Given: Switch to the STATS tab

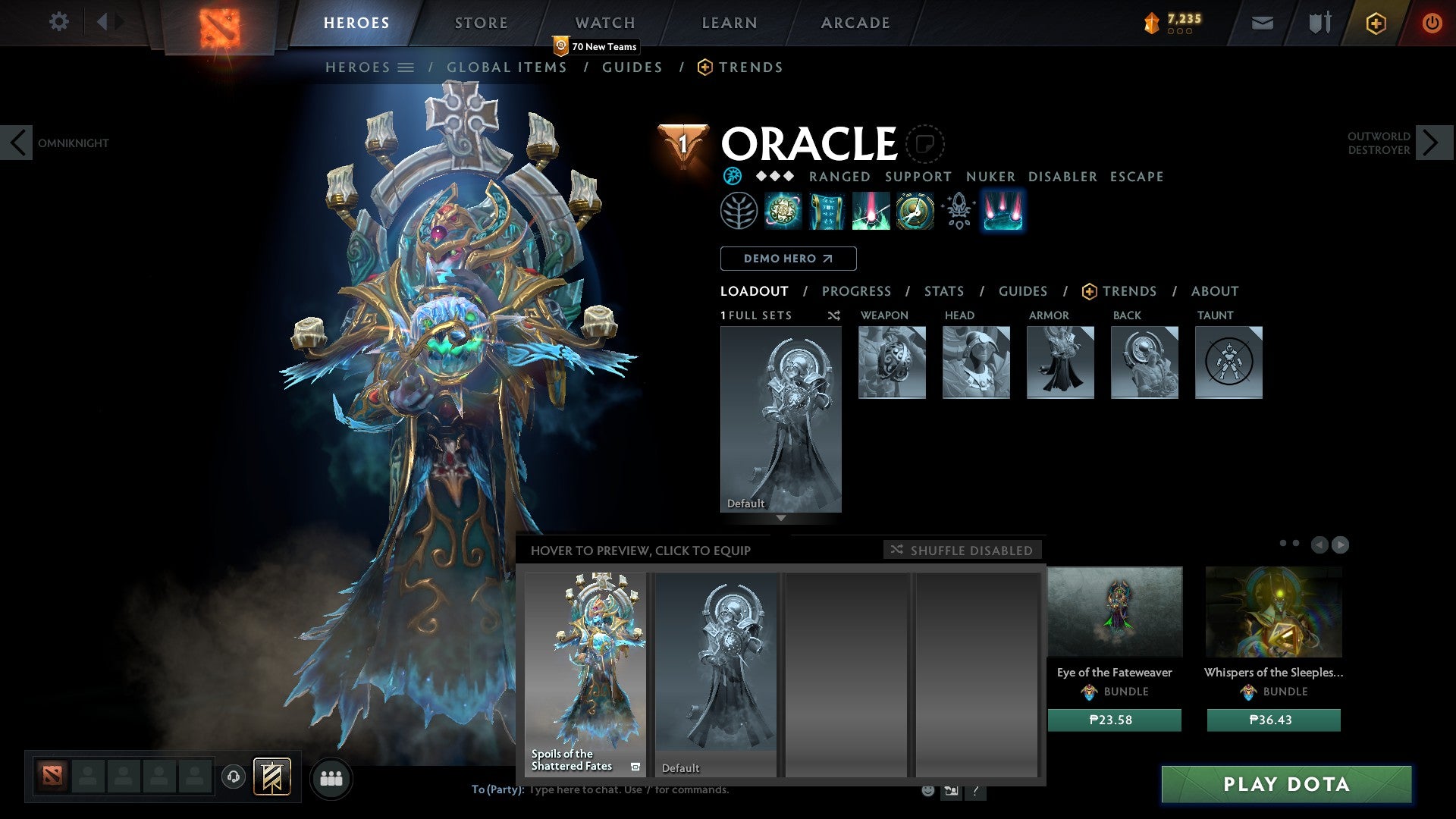Looking at the screenshot, I should pyautogui.click(x=943, y=291).
